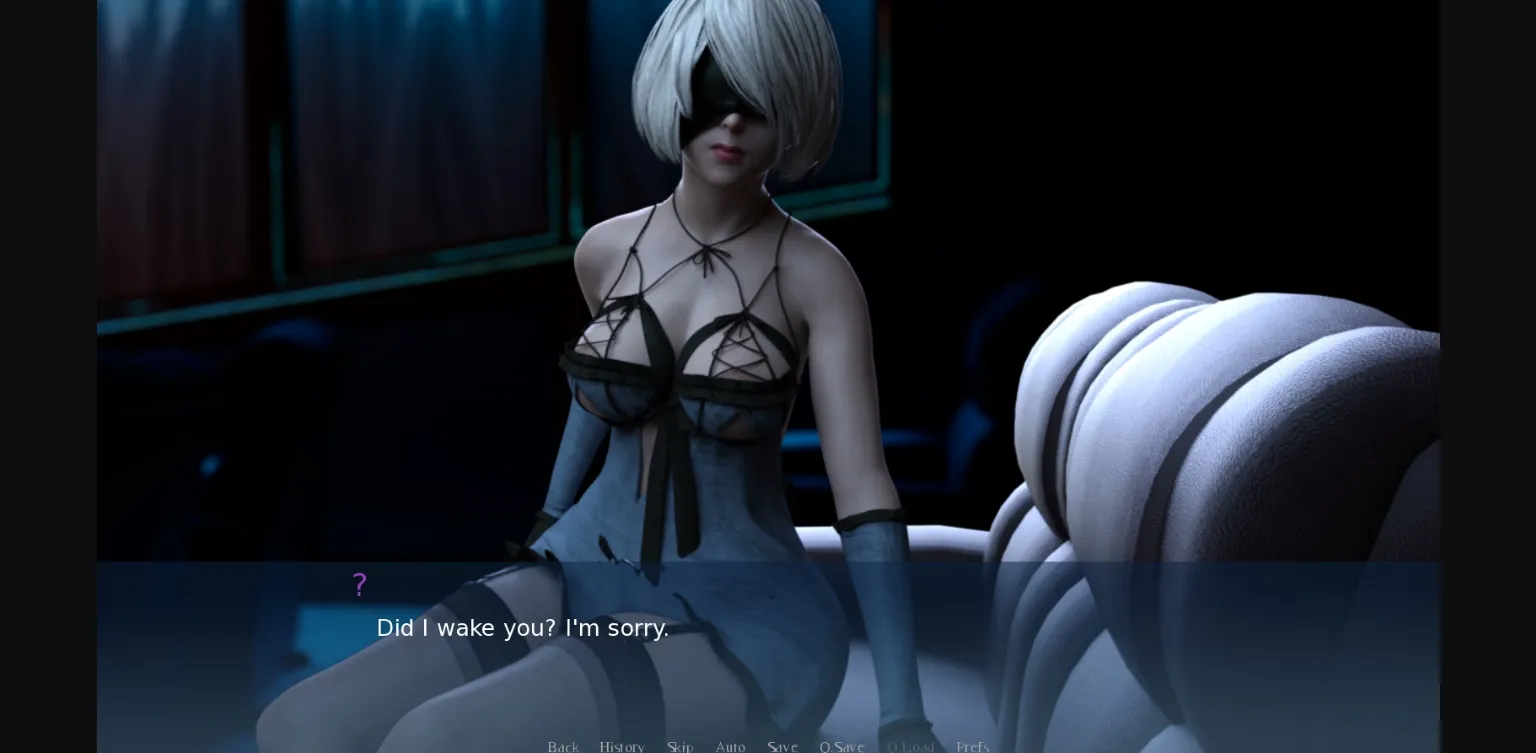Click the dialogue text to advance
1536x753 pixels.
523,628
